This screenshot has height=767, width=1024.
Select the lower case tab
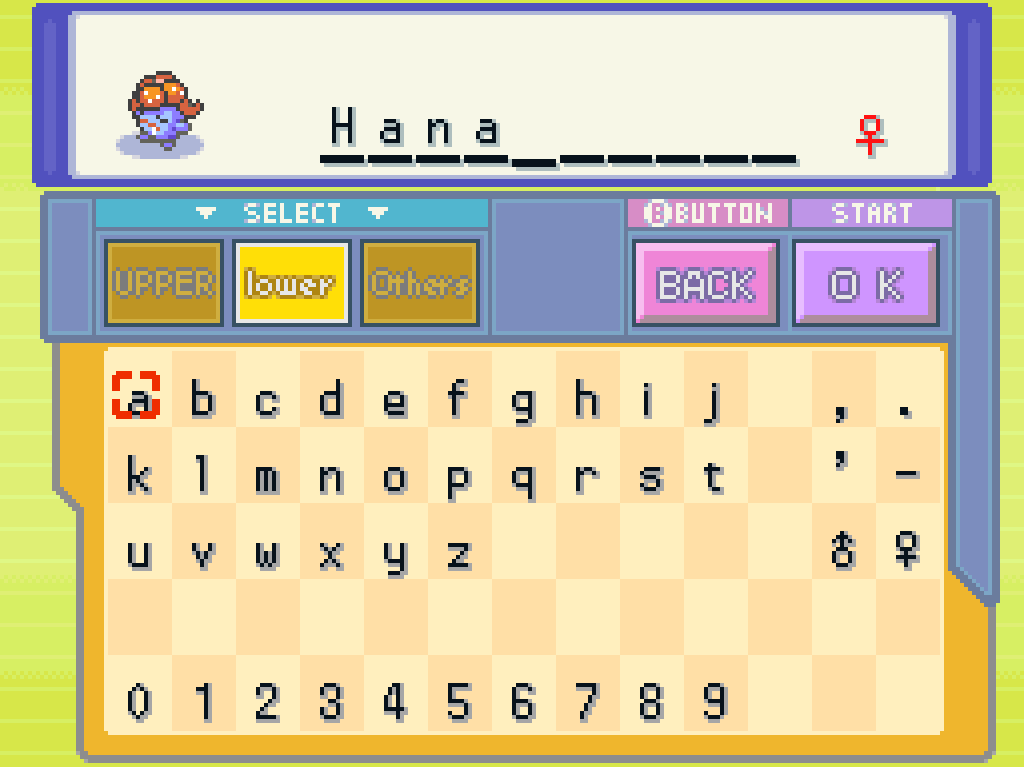point(291,284)
